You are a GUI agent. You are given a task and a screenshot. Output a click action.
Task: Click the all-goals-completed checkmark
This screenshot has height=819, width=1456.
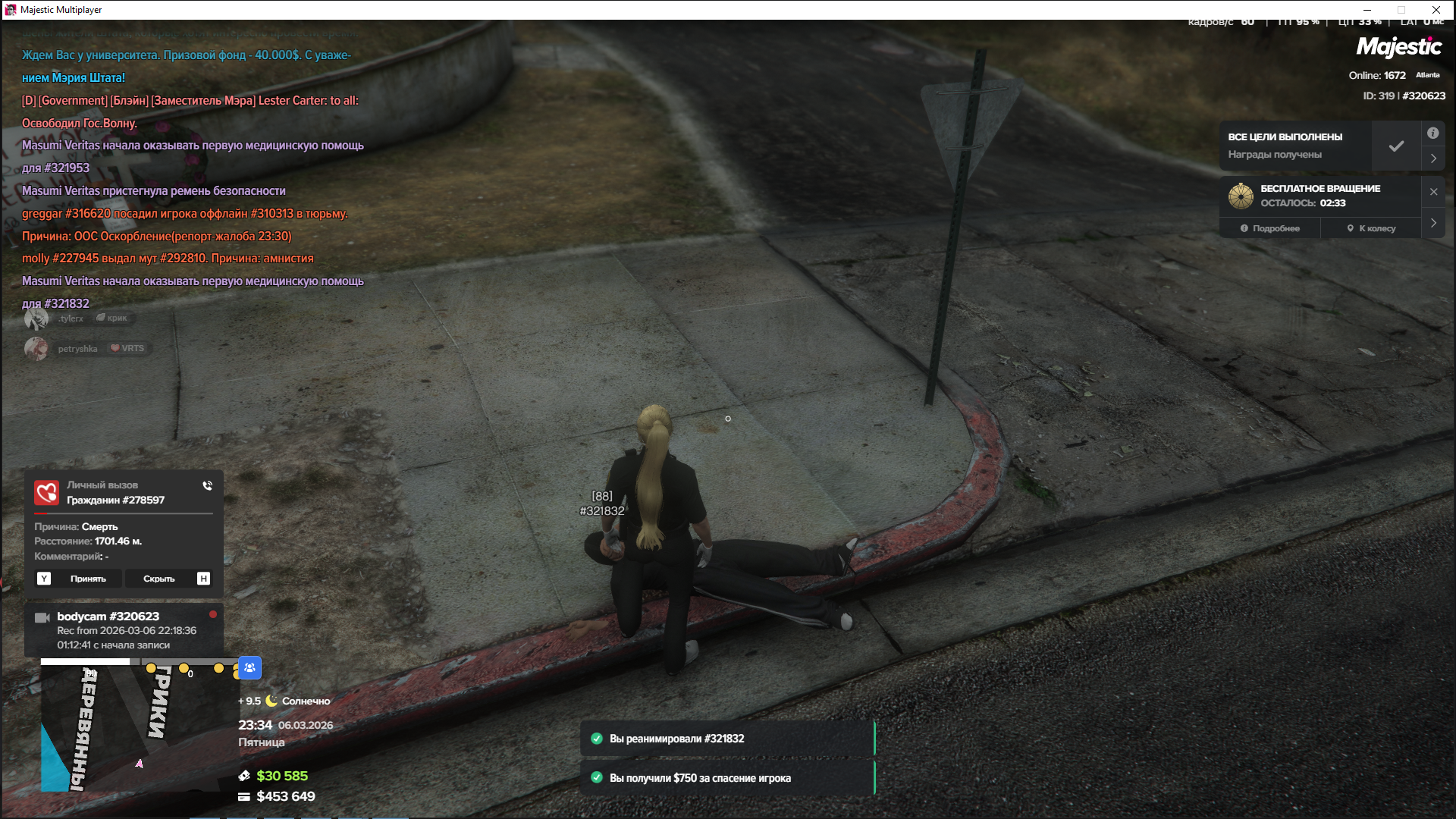1396,146
